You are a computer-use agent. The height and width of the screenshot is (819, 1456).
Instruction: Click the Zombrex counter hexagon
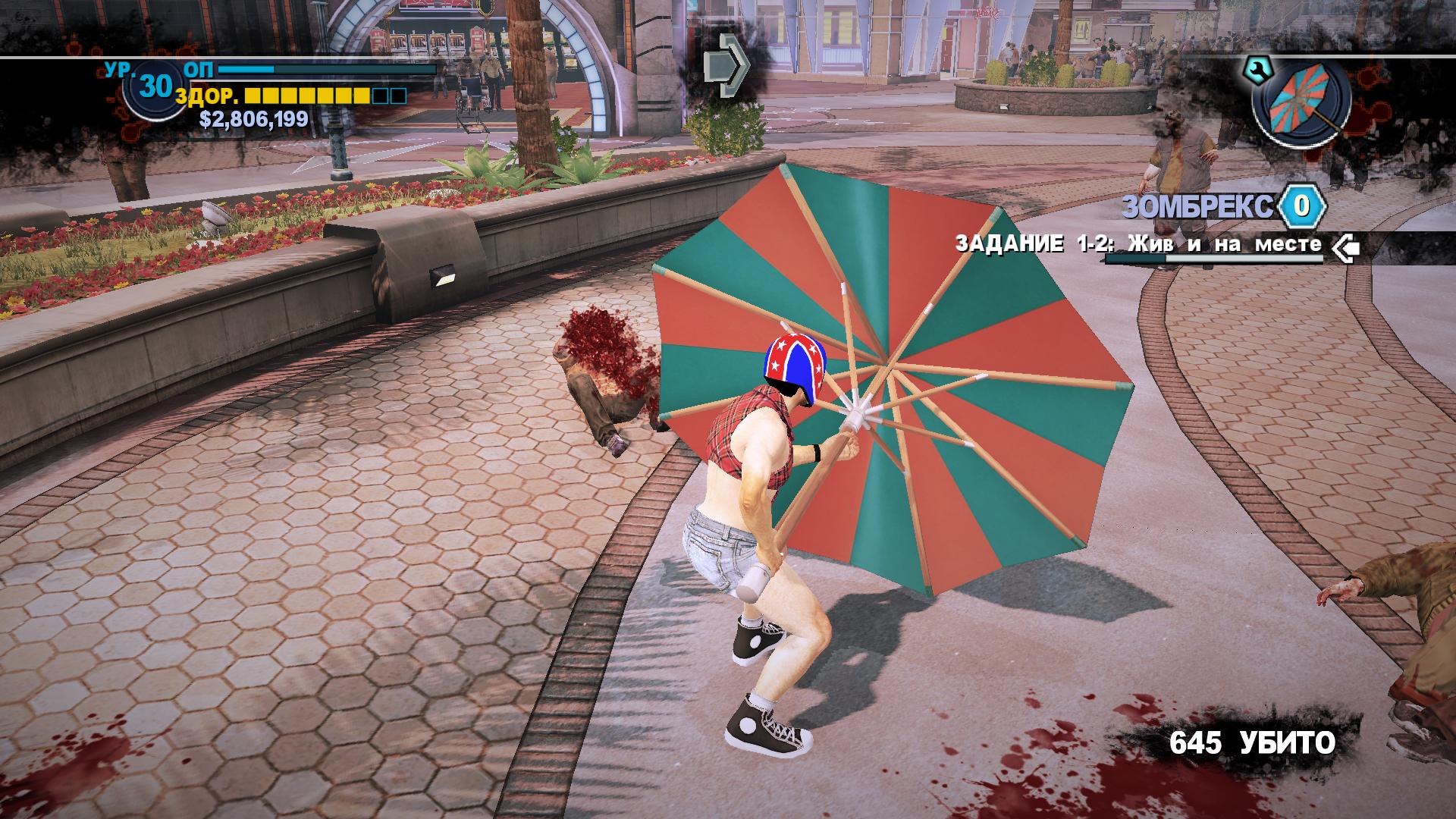tap(1301, 205)
